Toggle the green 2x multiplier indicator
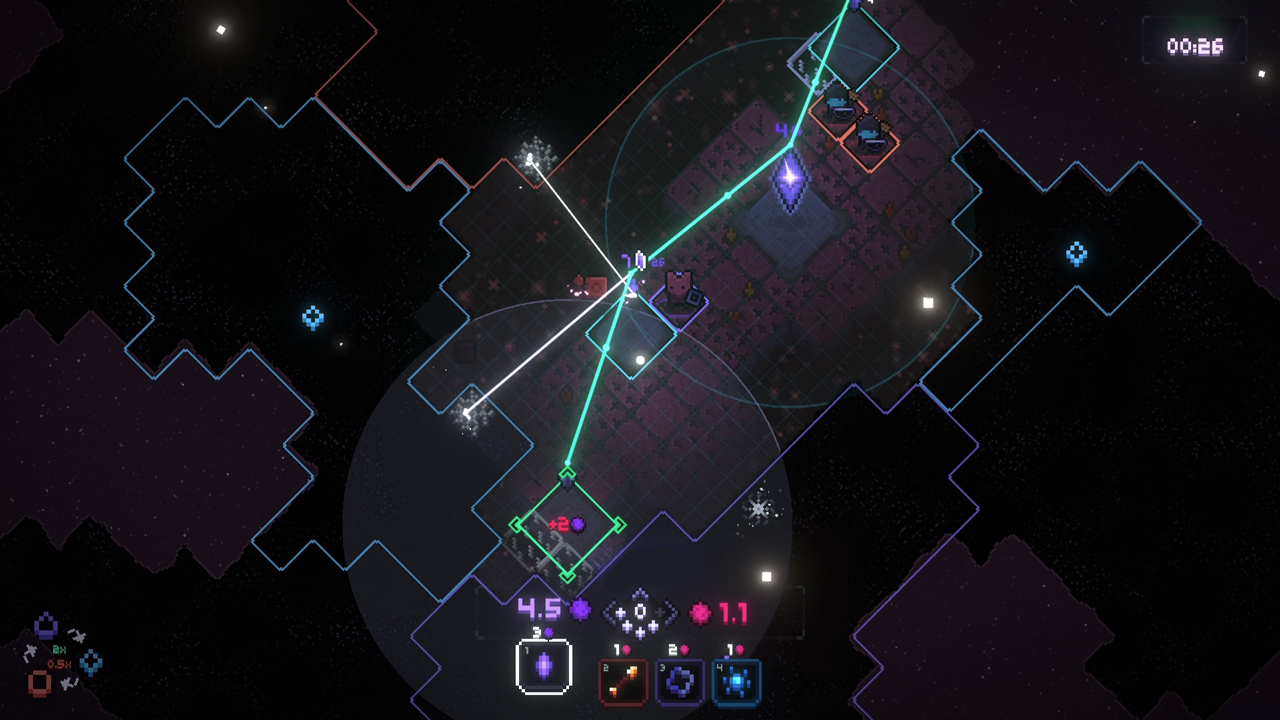The image size is (1280, 720). (60, 649)
